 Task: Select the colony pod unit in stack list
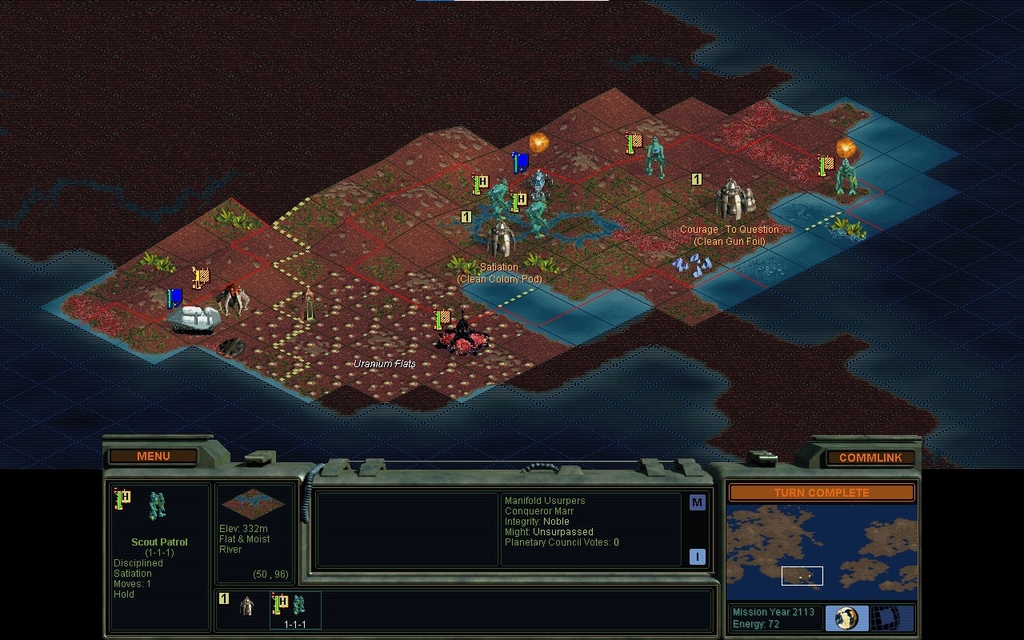(245, 606)
